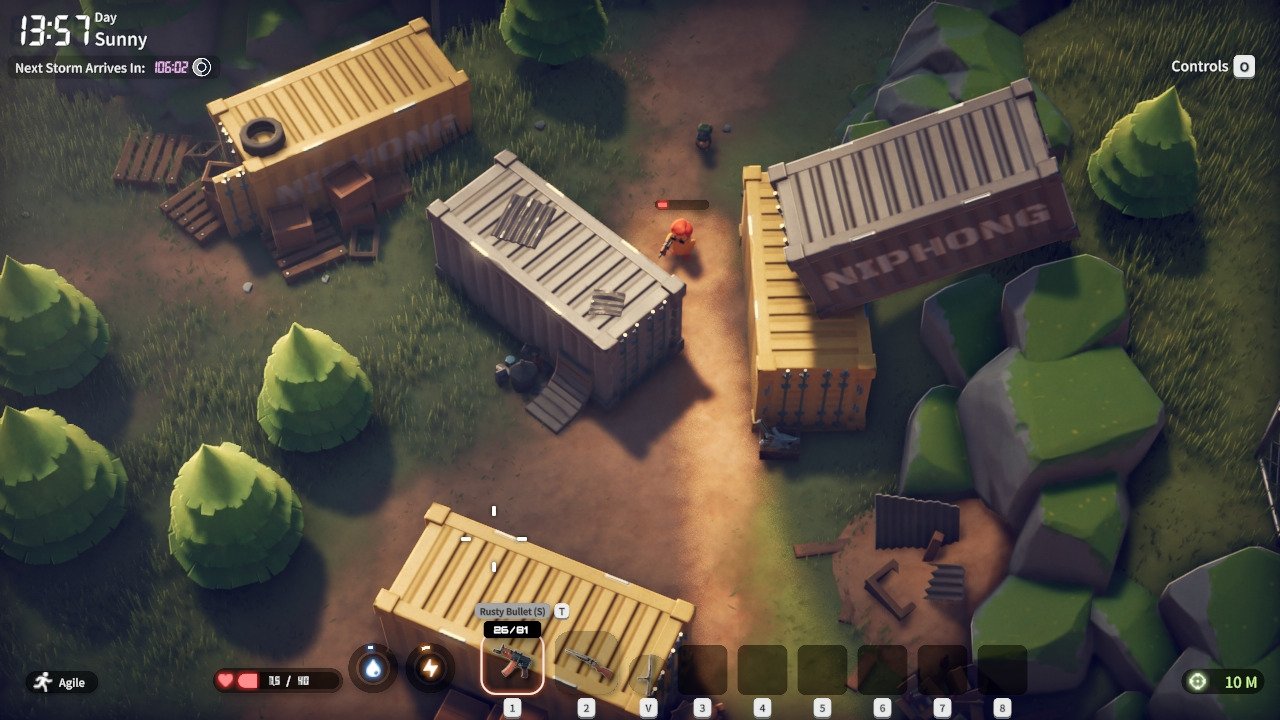Screen dimensions: 1280x720
Task: Click the Rusty Bullet (S) ammo type label
Action: tap(513, 611)
